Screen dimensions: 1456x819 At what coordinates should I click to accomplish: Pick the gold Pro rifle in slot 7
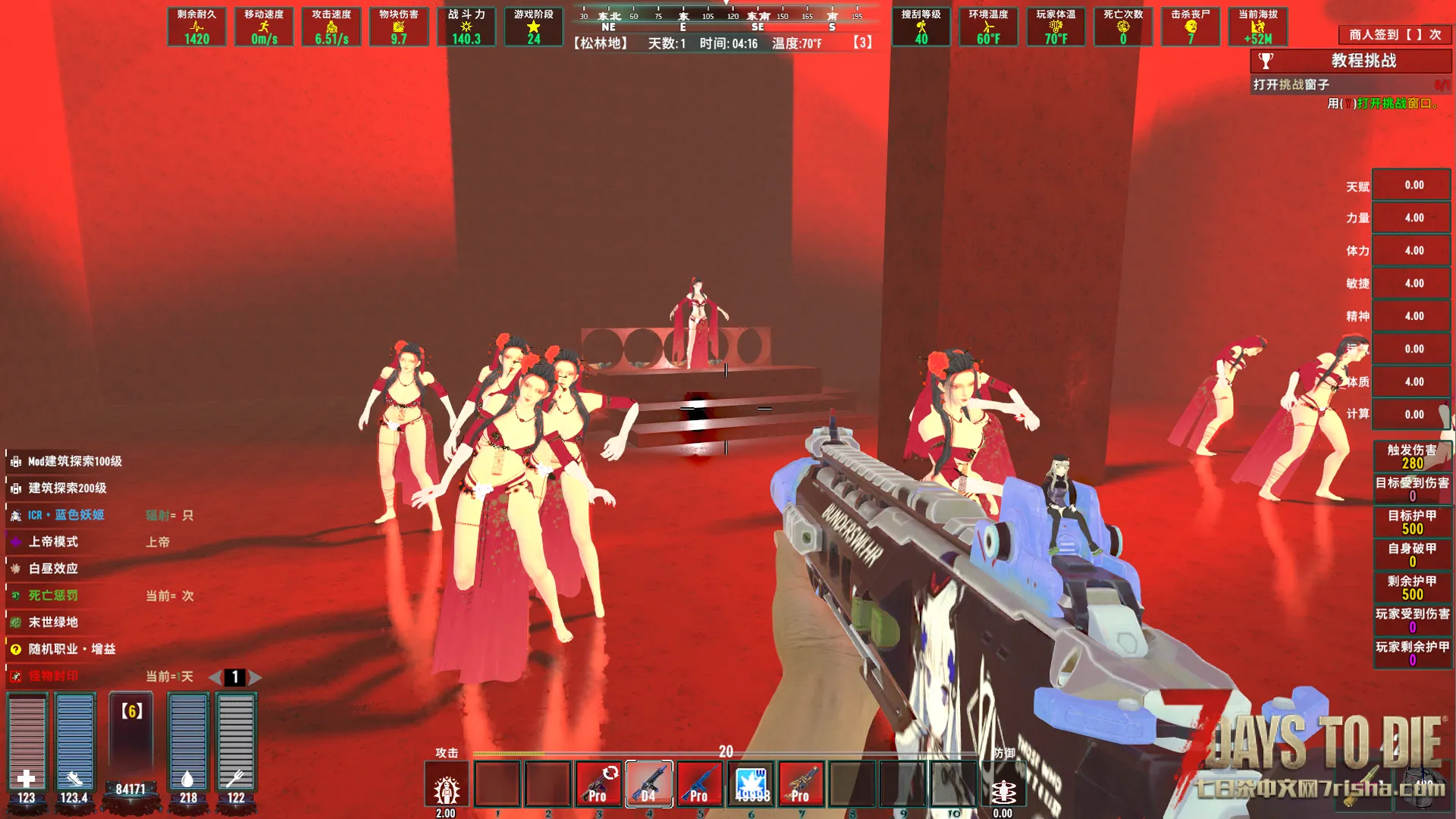tap(801, 784)
